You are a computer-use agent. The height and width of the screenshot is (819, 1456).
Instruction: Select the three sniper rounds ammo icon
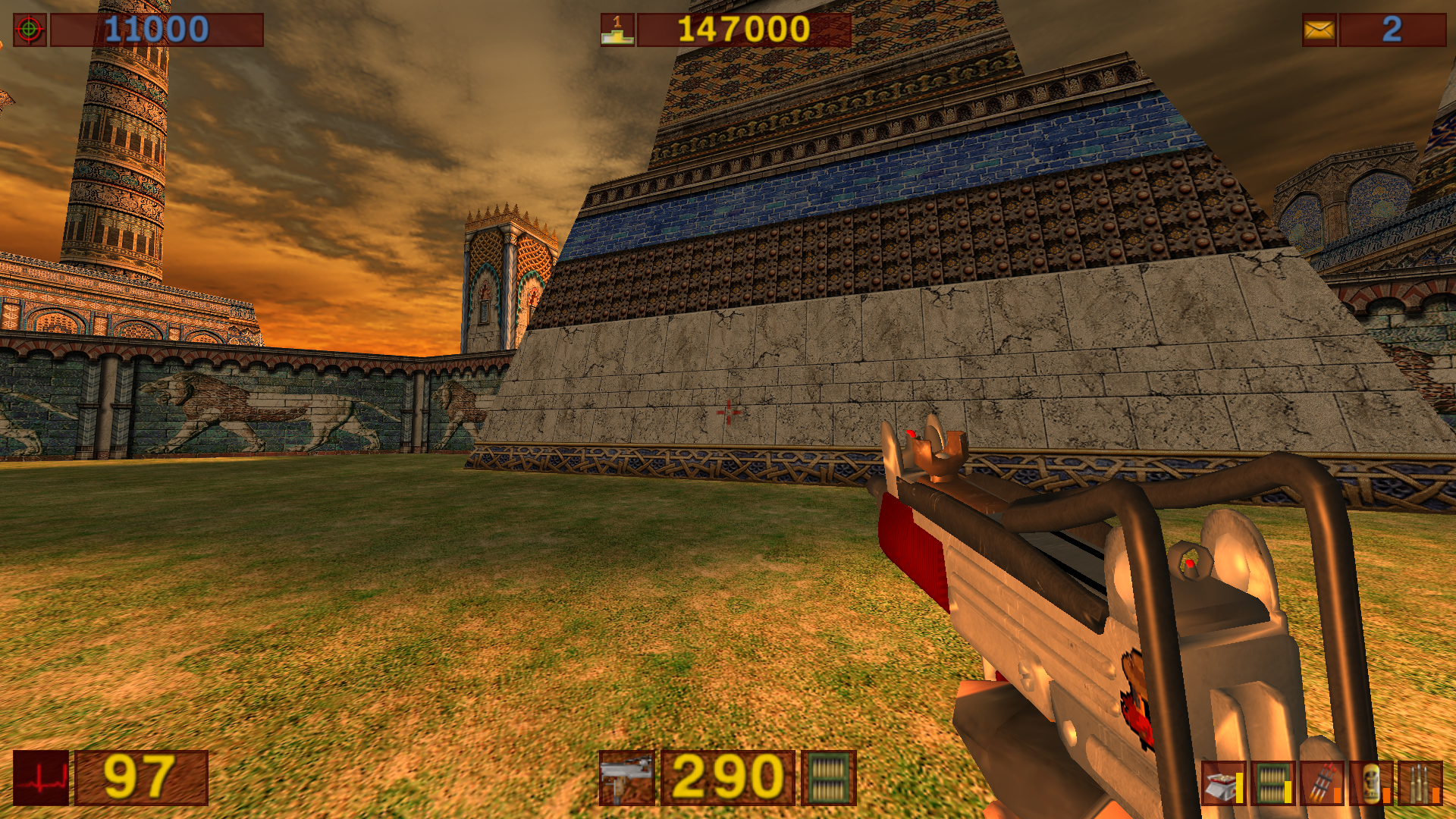tap(1420, 784)
